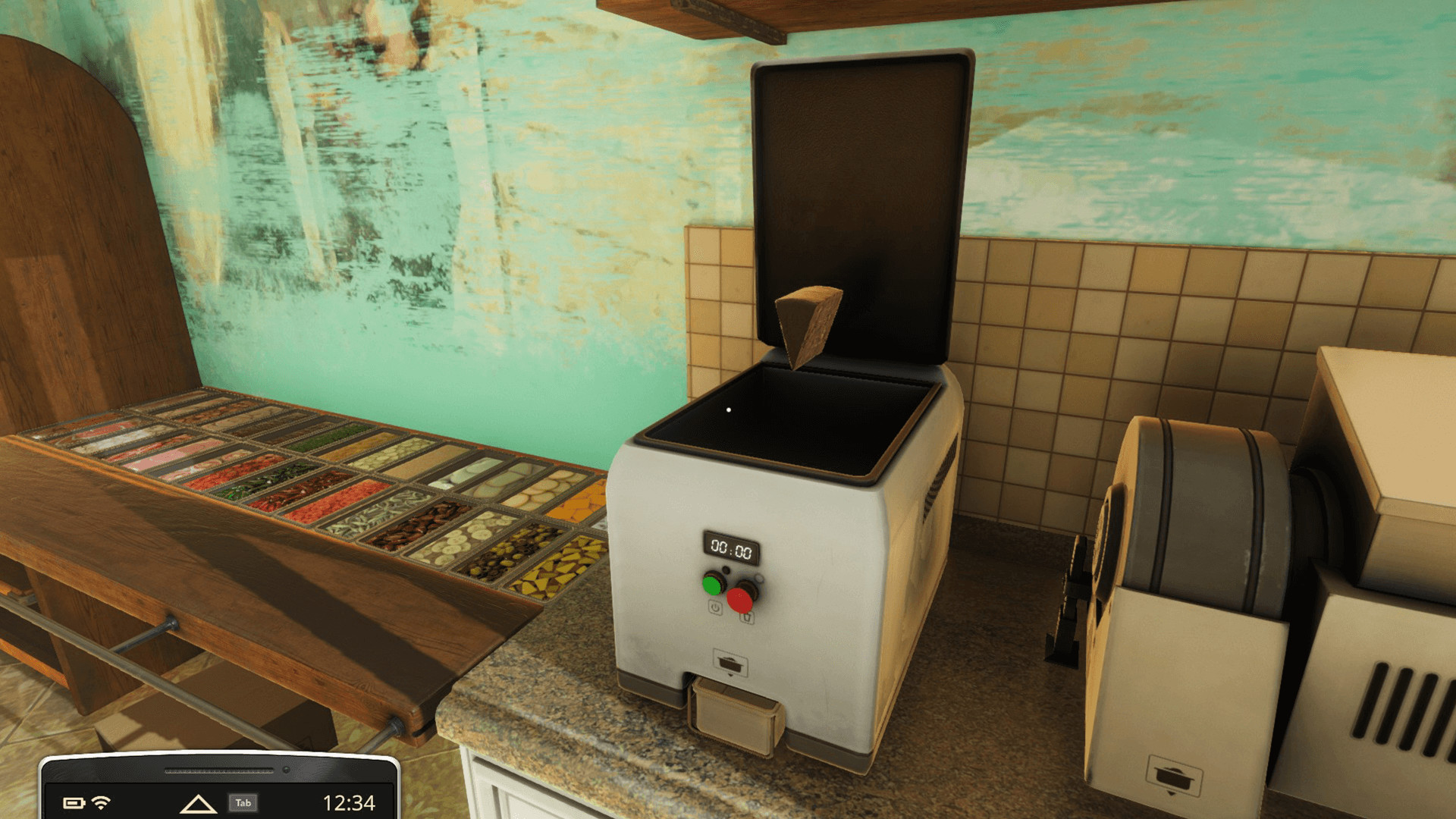
Task: Select the Wi-Fi icon on the tablet status bar
Action: pyautogui.click(x=101, y=803)
